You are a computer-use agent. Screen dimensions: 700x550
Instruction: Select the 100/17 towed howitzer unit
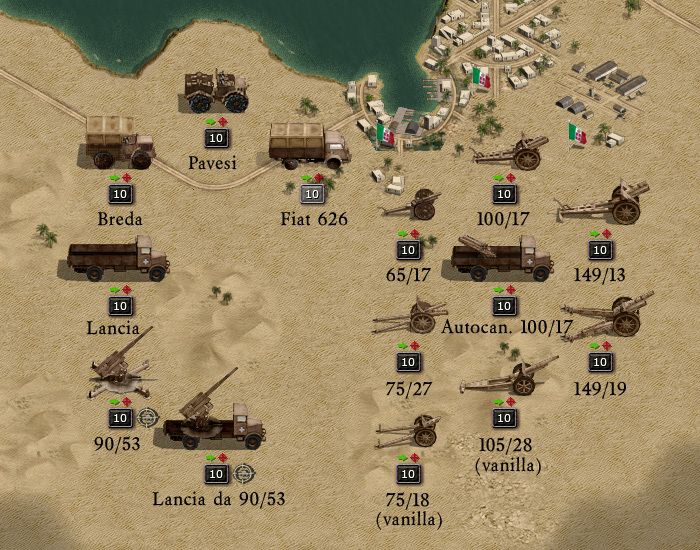pyautogui.click(x=506, y=152)
